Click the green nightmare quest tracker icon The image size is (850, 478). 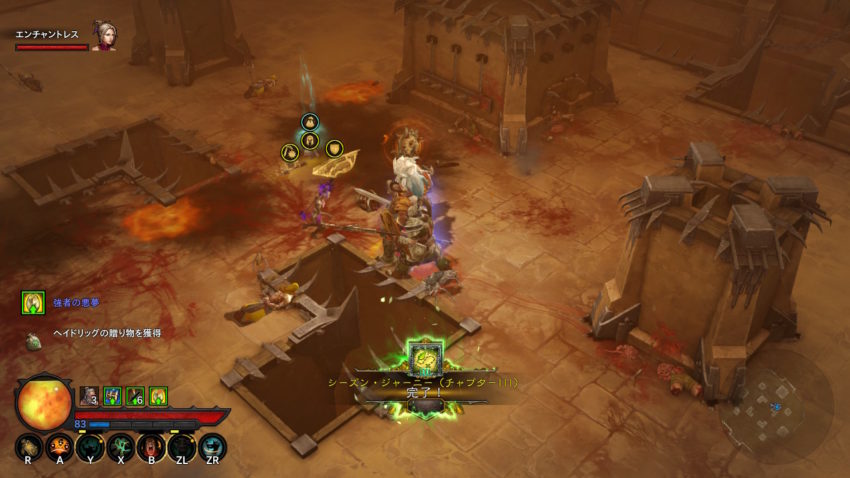(x=33, y=303)
